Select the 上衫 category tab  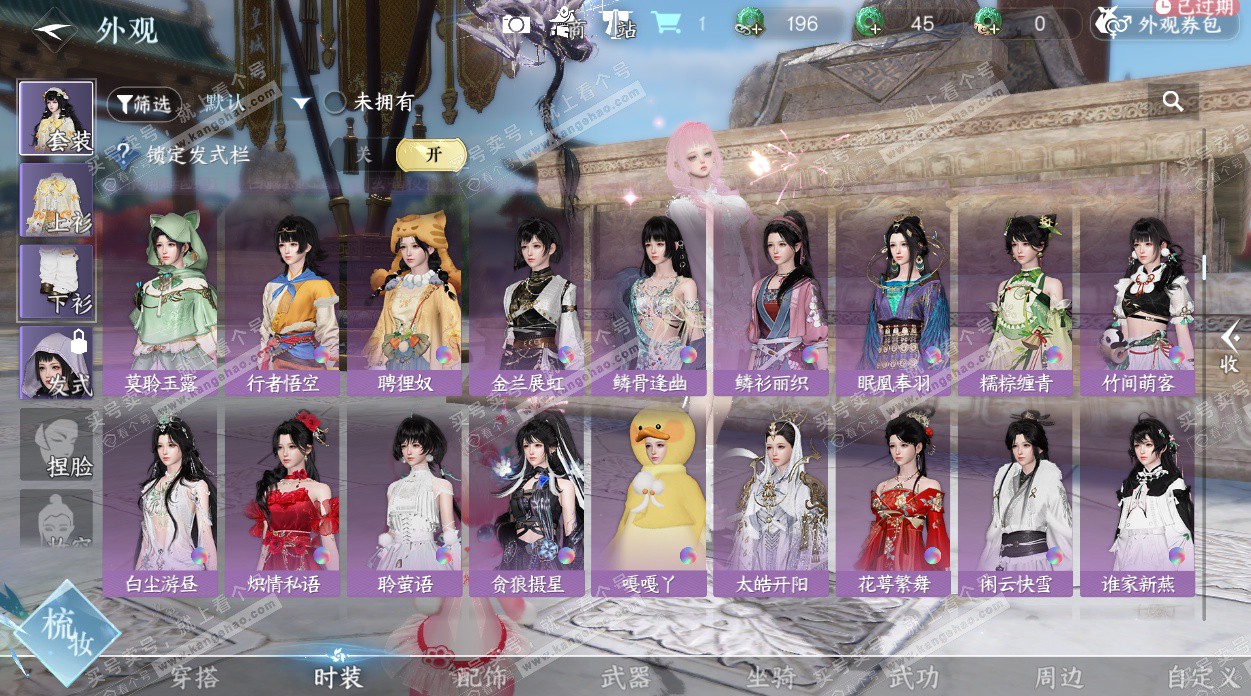[x=56, y=200]
